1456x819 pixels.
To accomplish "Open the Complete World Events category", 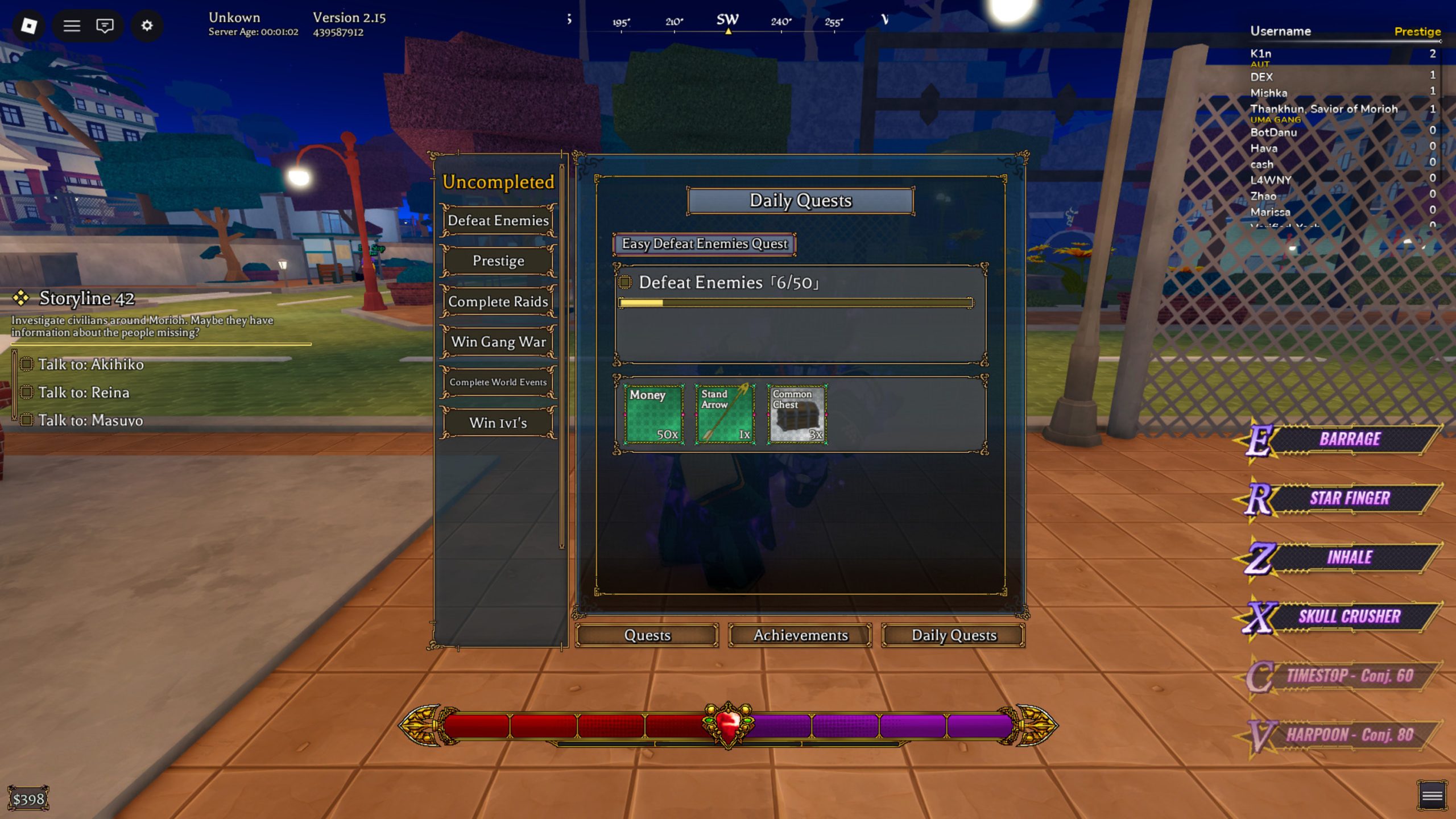I will click(498, 382).
